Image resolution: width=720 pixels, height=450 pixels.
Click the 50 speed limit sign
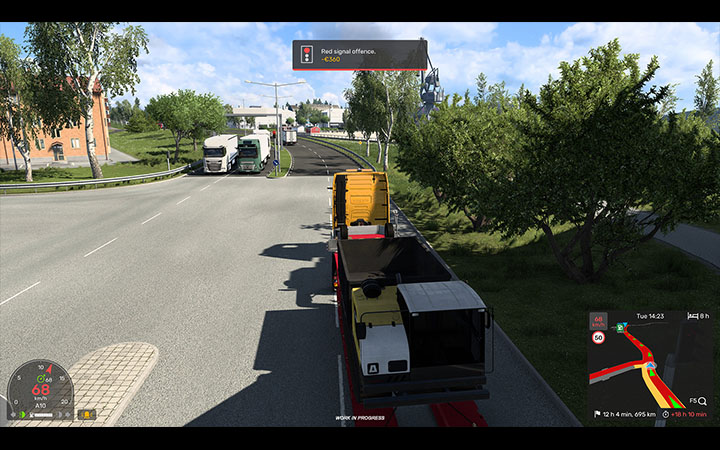coord(598,338)
